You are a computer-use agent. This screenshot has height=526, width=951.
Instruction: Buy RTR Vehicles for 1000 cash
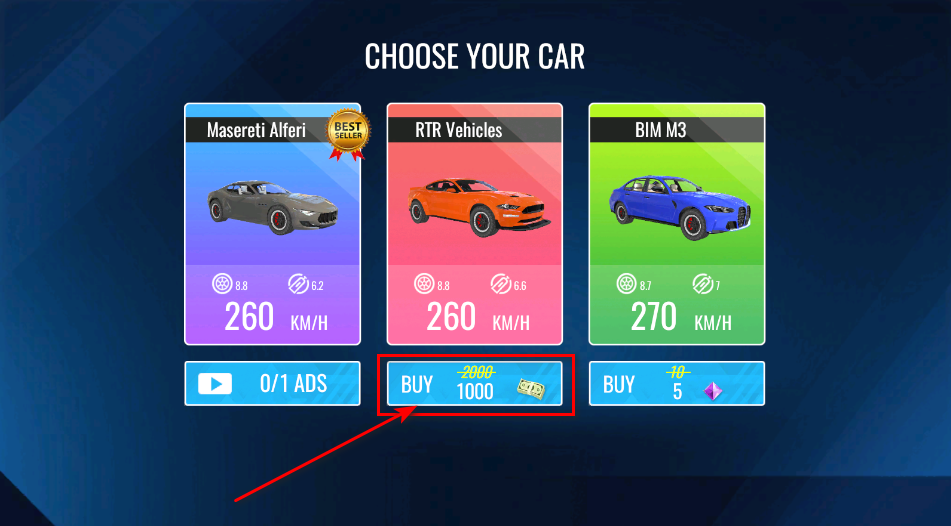474,383
